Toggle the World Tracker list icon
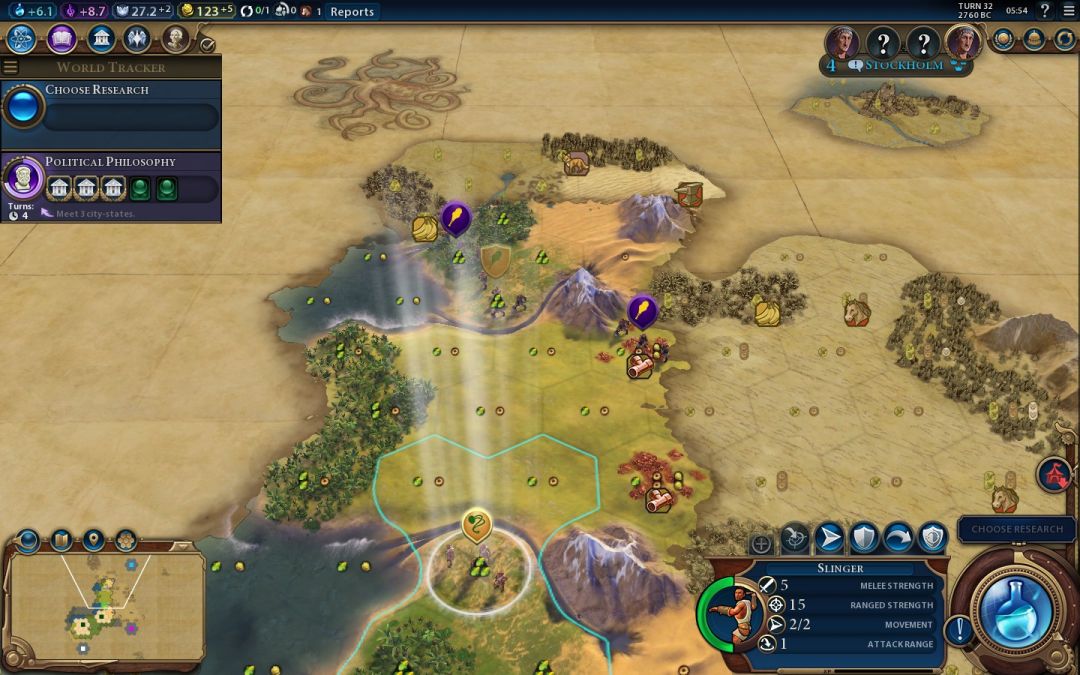1080x675 pixels. click(x=11, y=68)
